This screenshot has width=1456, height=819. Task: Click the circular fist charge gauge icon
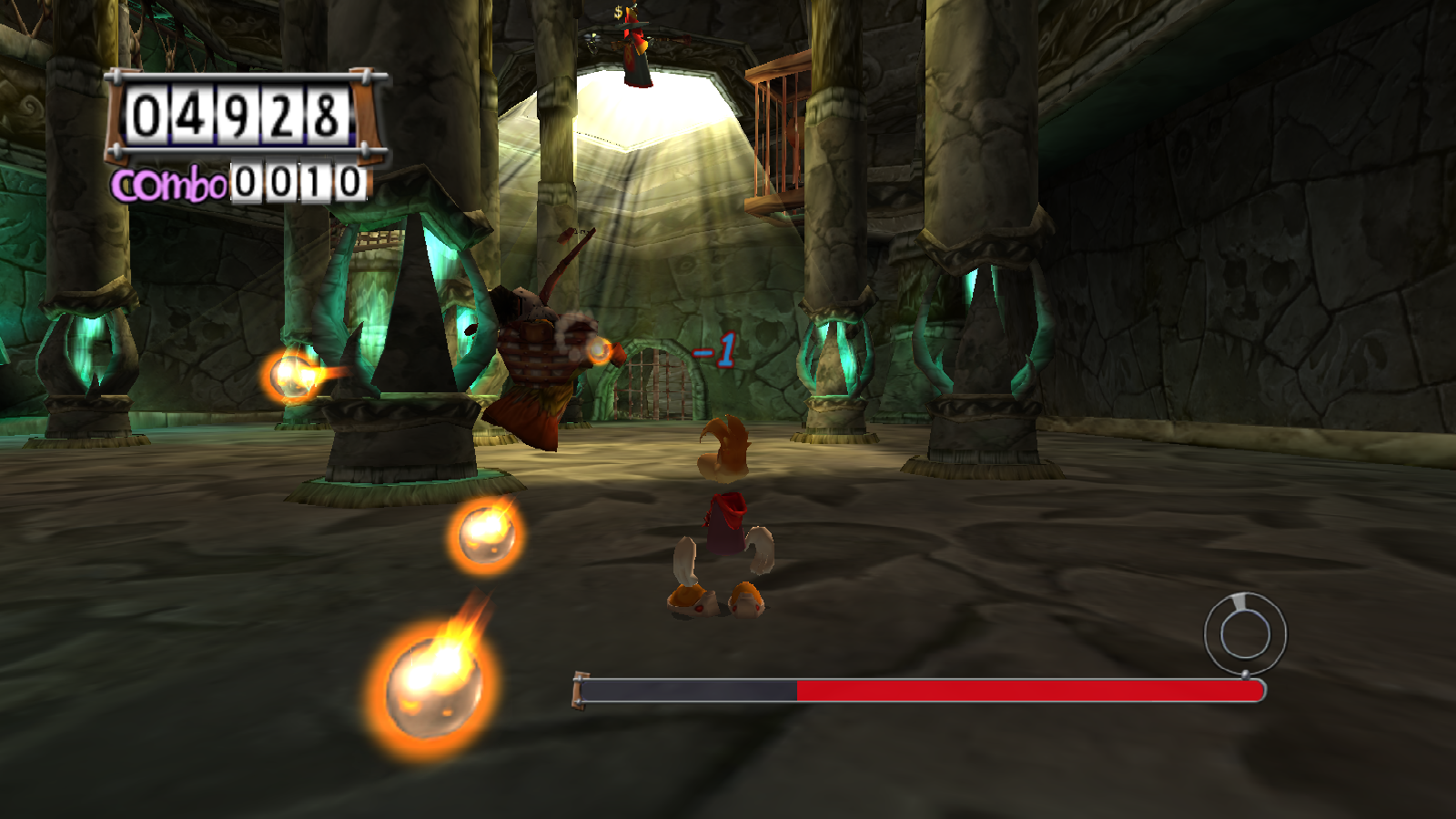pos(1245,633)
